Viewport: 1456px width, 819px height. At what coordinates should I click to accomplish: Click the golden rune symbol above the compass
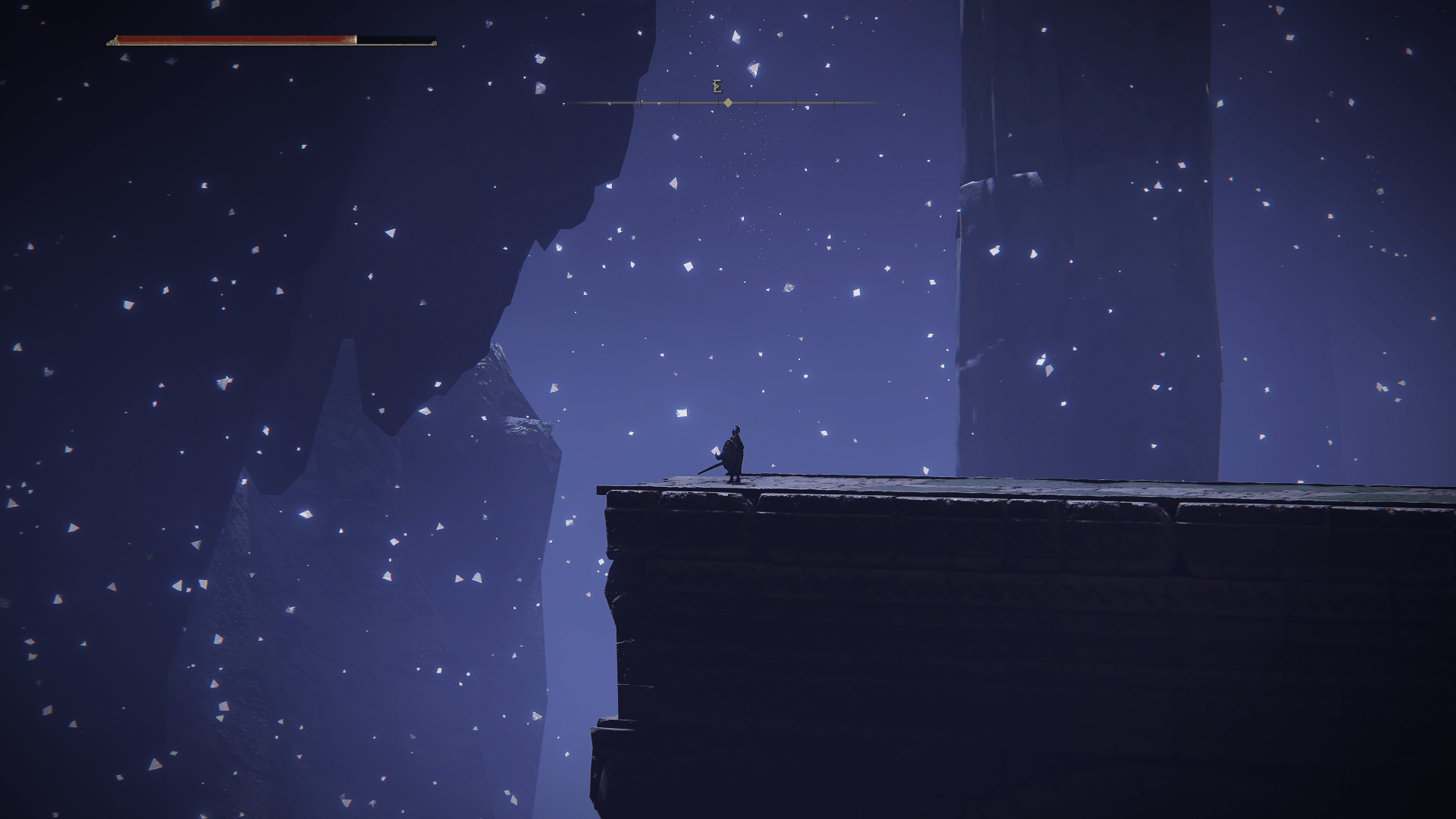[717, 85]
